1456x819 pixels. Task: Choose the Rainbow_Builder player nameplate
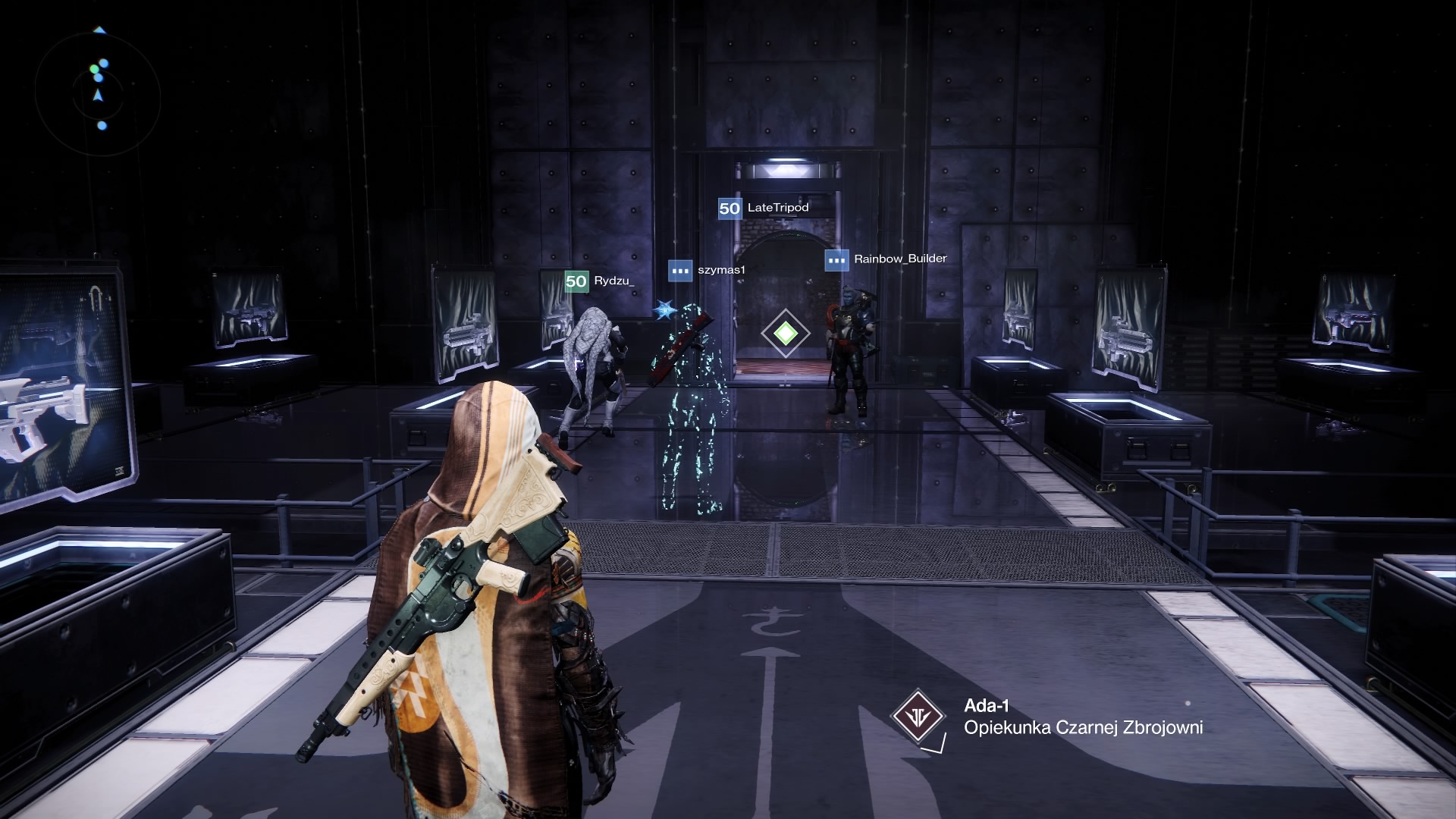886,259
